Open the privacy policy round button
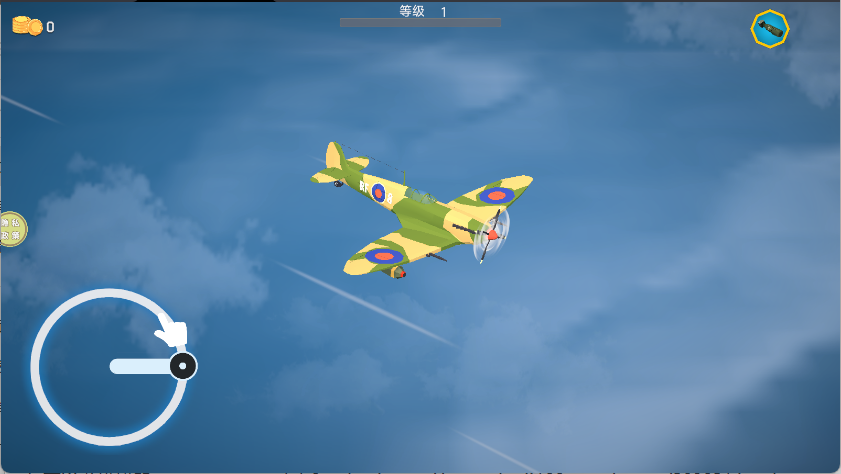 (x=11, y=229)
